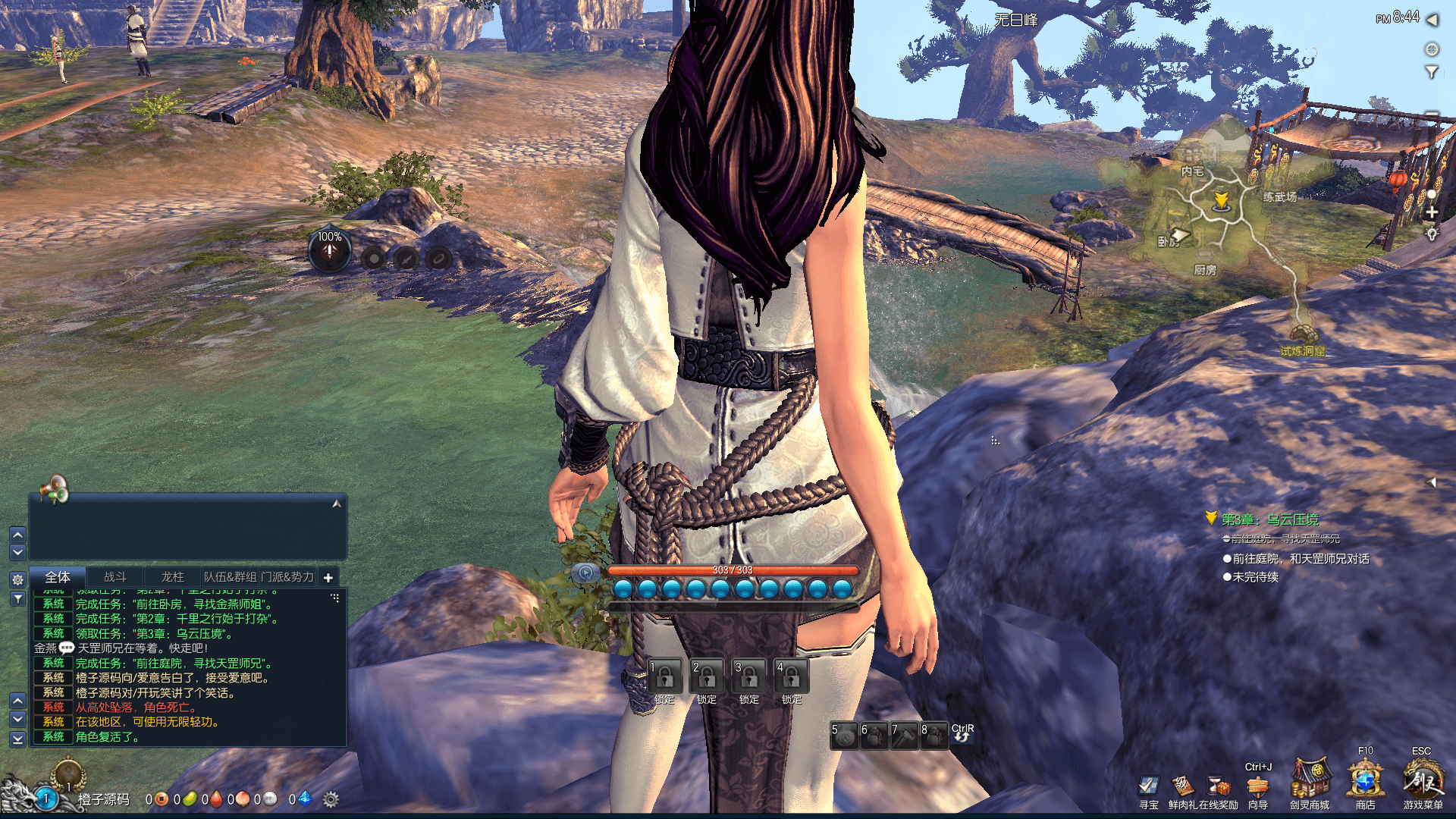Viewport: 1456px width, 819px height.
Task: Add a new chat tab with plus button
Action: pyautogui.click(x=328, y=578)
